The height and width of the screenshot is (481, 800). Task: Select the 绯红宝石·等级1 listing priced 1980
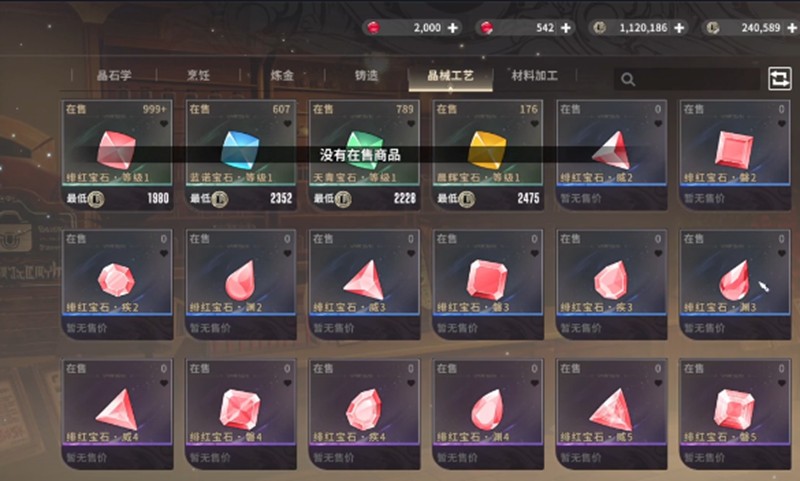[117, 154]
